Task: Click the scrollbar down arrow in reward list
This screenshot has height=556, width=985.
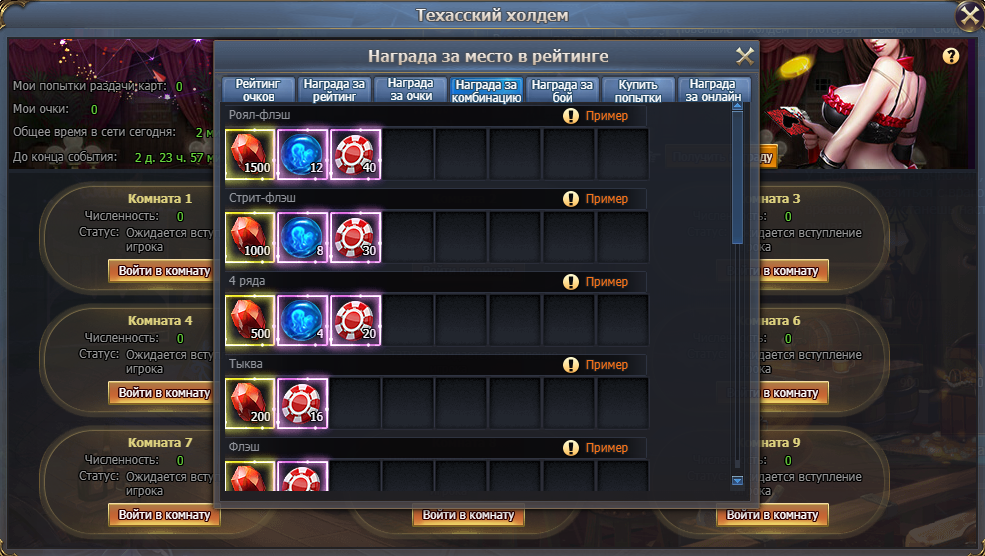Action: [x=738, y=481]
